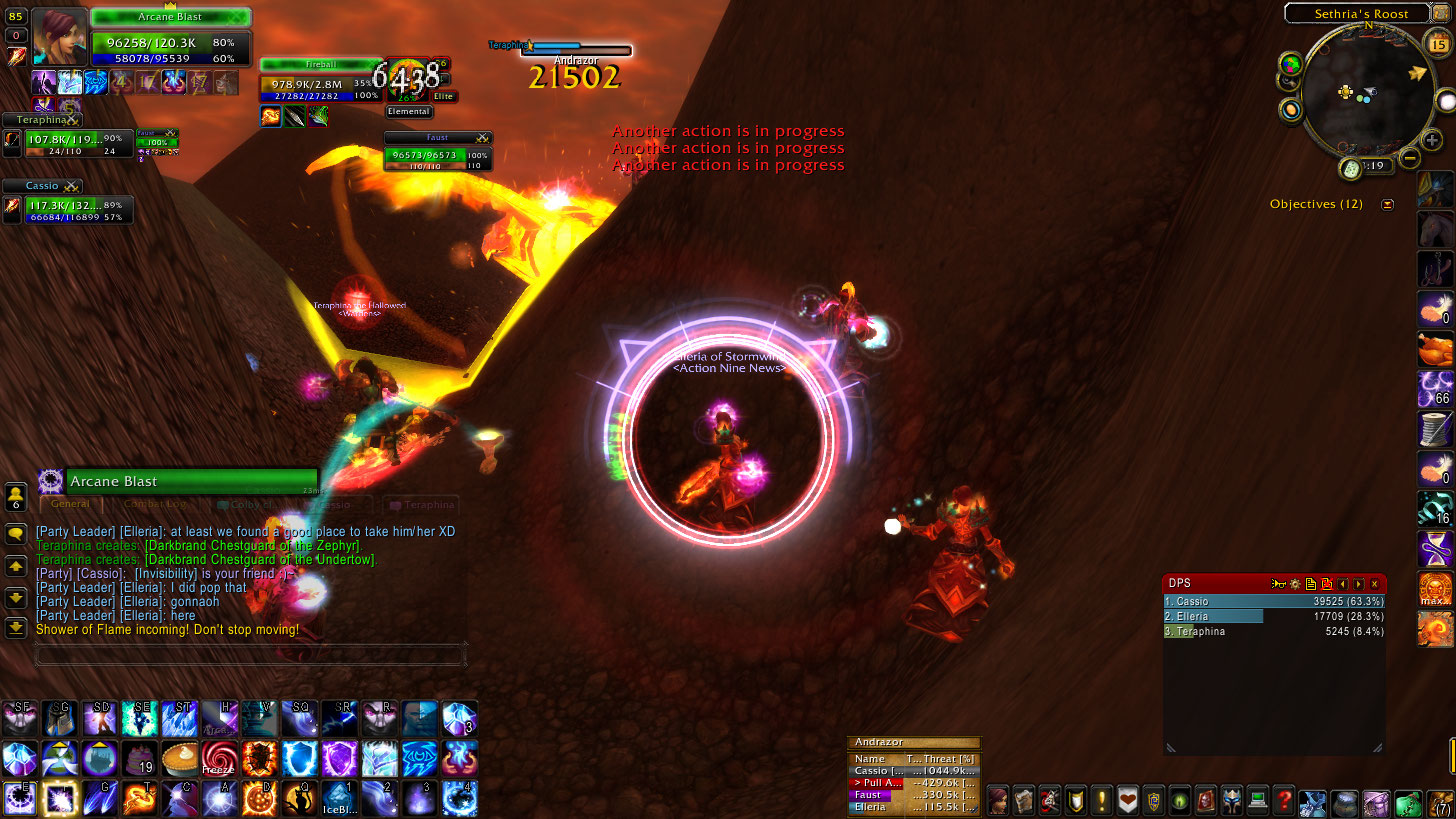1456x819 pixels.
Task: Collapse the Objectives tracker arrow
Action: (x=1387, y=204)
